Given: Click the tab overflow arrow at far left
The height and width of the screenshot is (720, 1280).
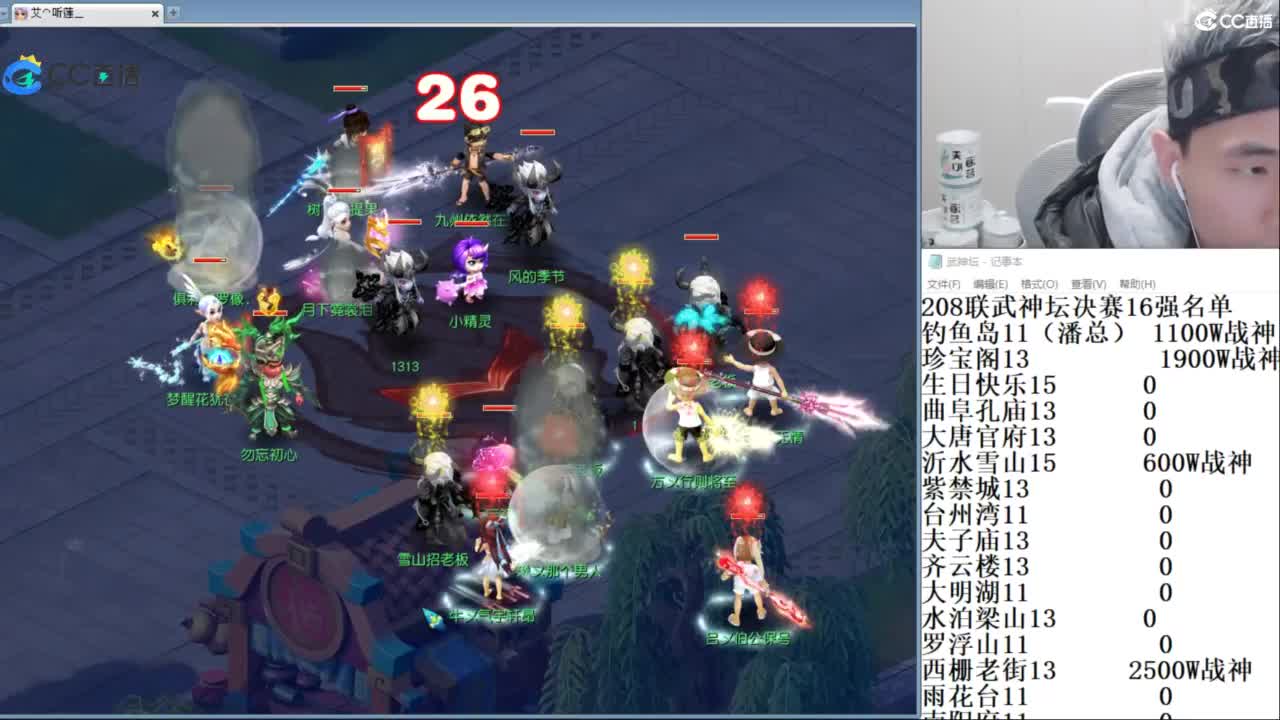Looking at the screenshot, I should 3,13.
